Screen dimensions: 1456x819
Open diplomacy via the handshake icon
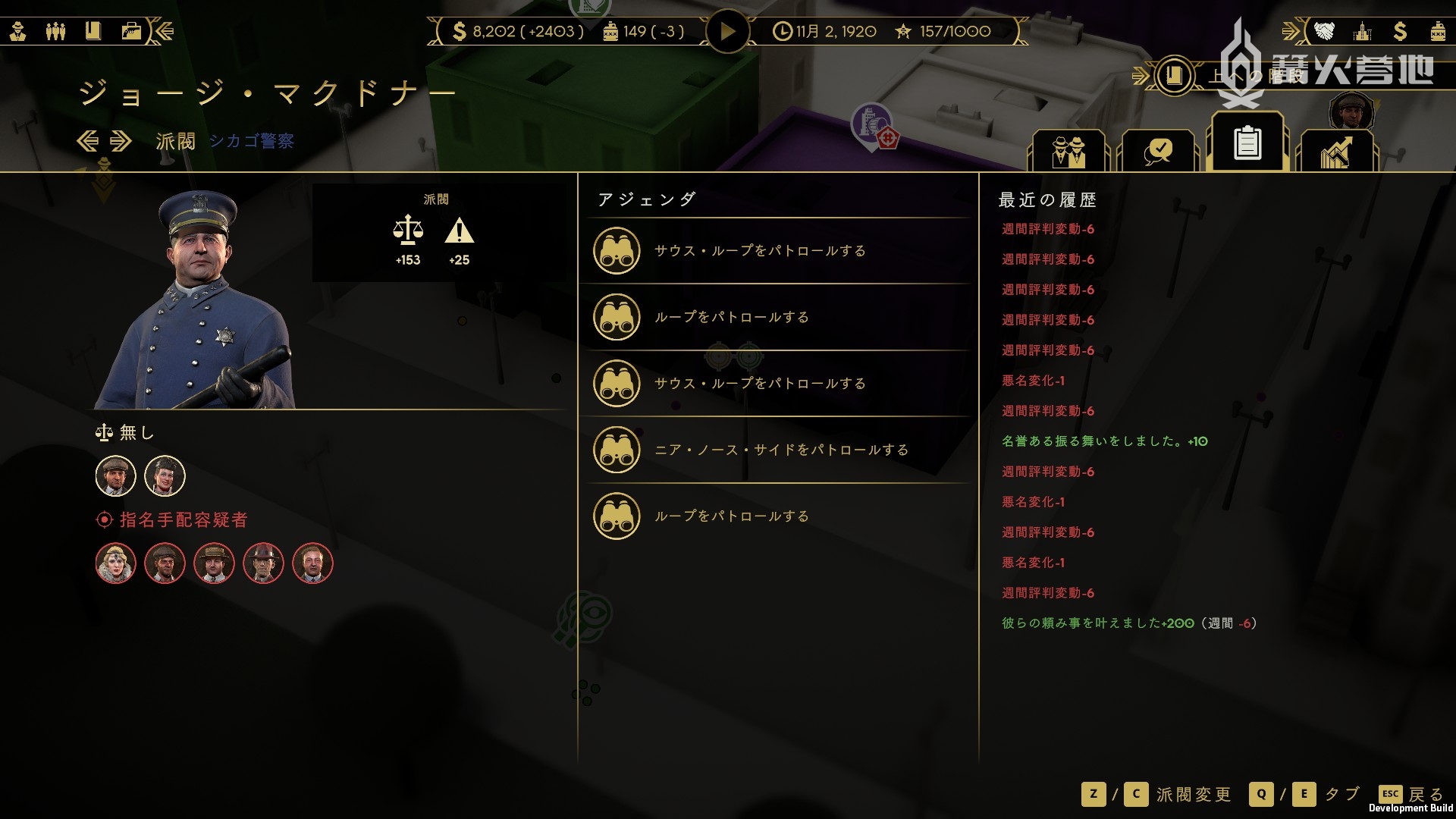click(x=1324, y=31)
